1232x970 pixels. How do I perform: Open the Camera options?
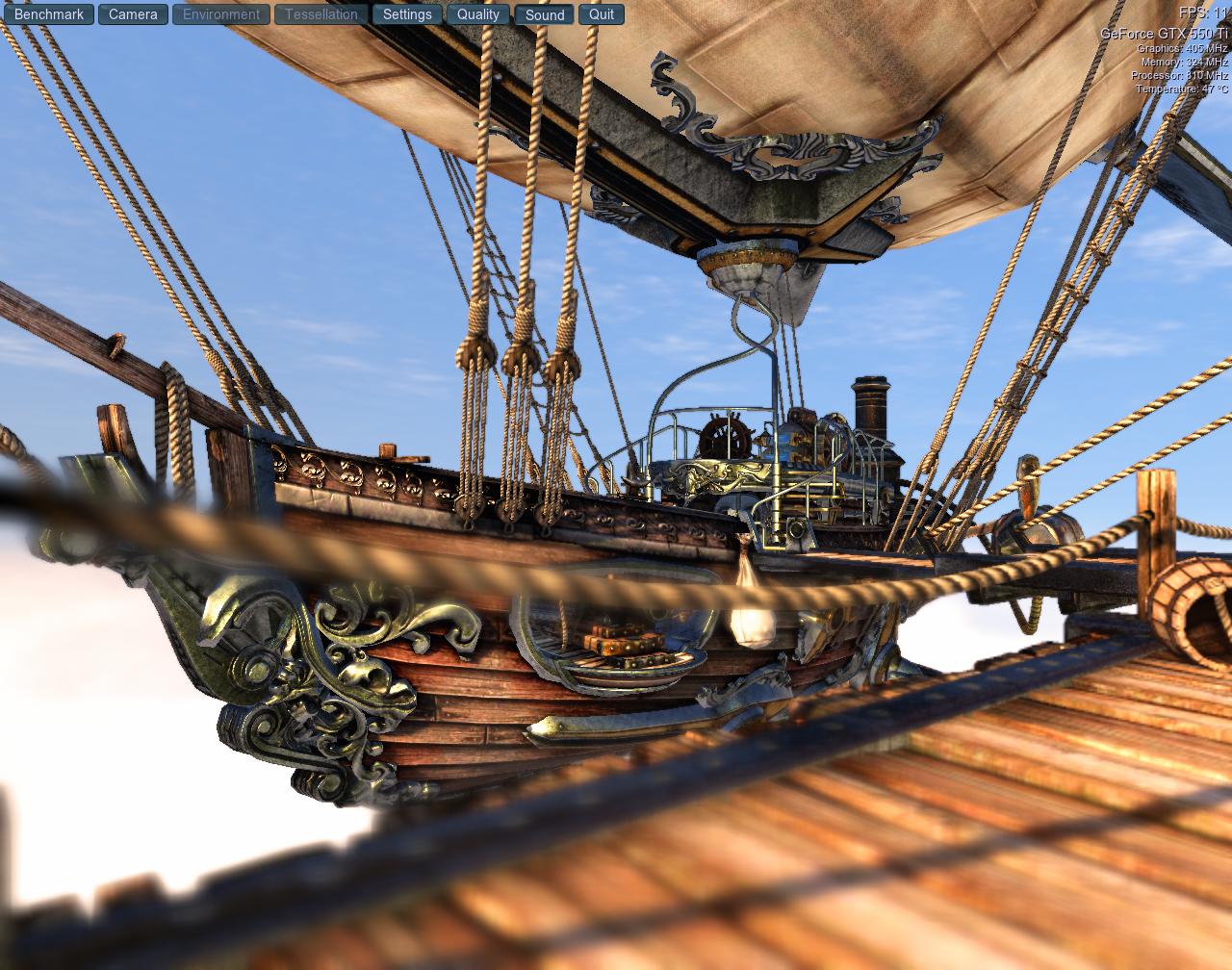133,14
